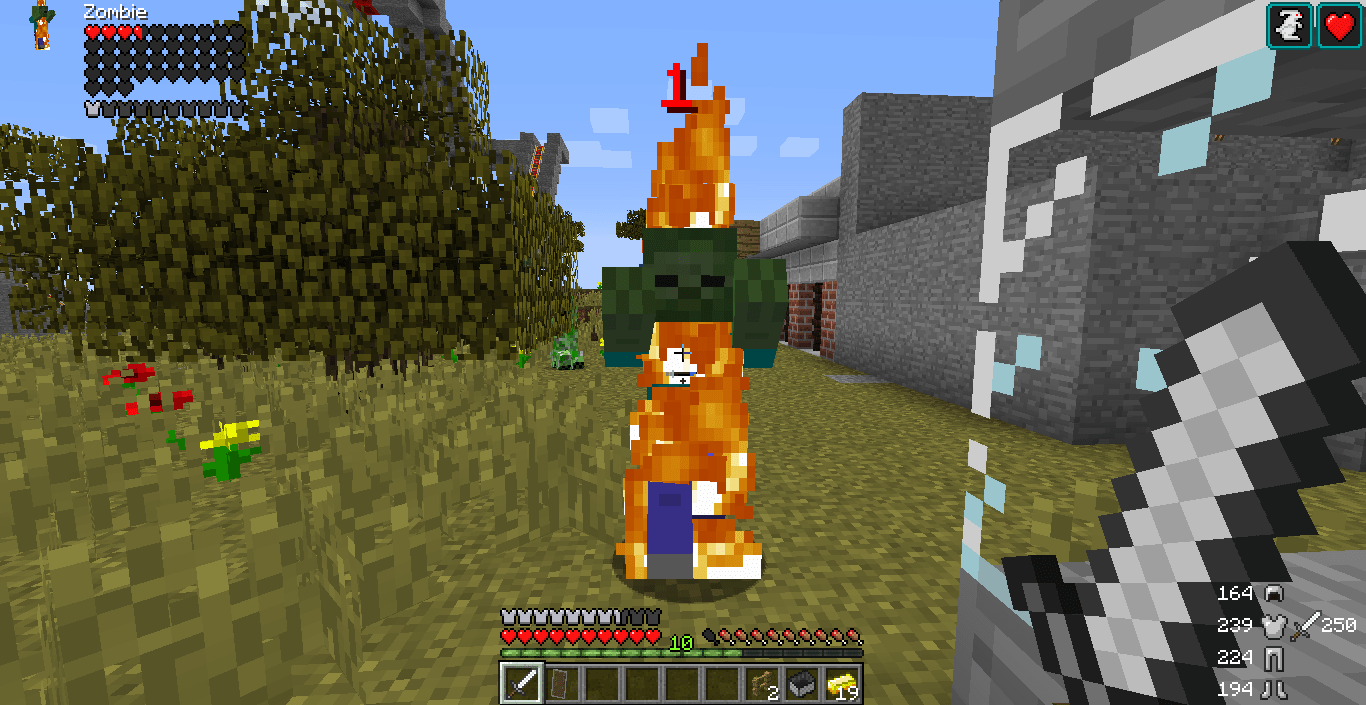Click the iron leggings durability icon
The image size is (1366, 705).
(x=1273, y=658)
